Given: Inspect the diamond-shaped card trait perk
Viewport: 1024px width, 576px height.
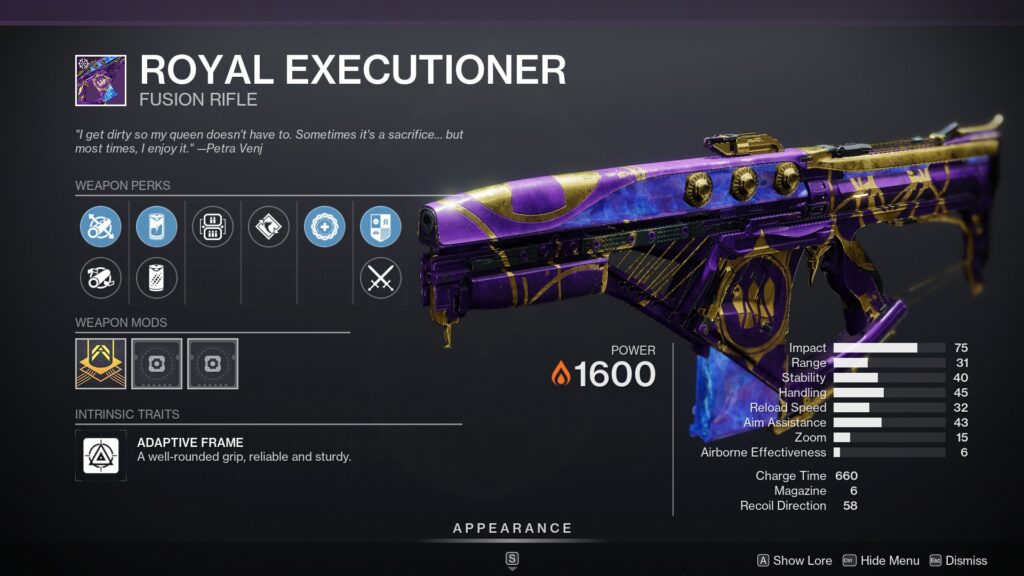Looking at the screenshot, I should tap(268, 227).
